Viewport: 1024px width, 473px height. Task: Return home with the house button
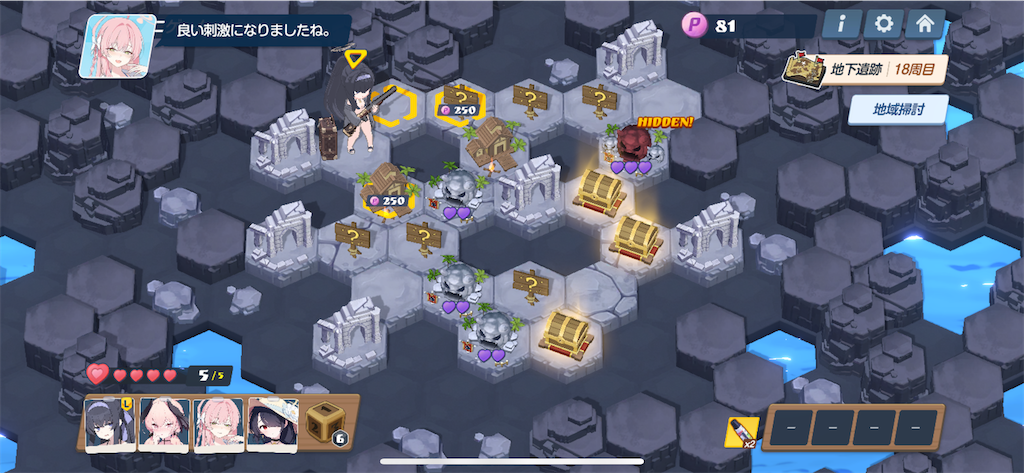pos(925,25)
